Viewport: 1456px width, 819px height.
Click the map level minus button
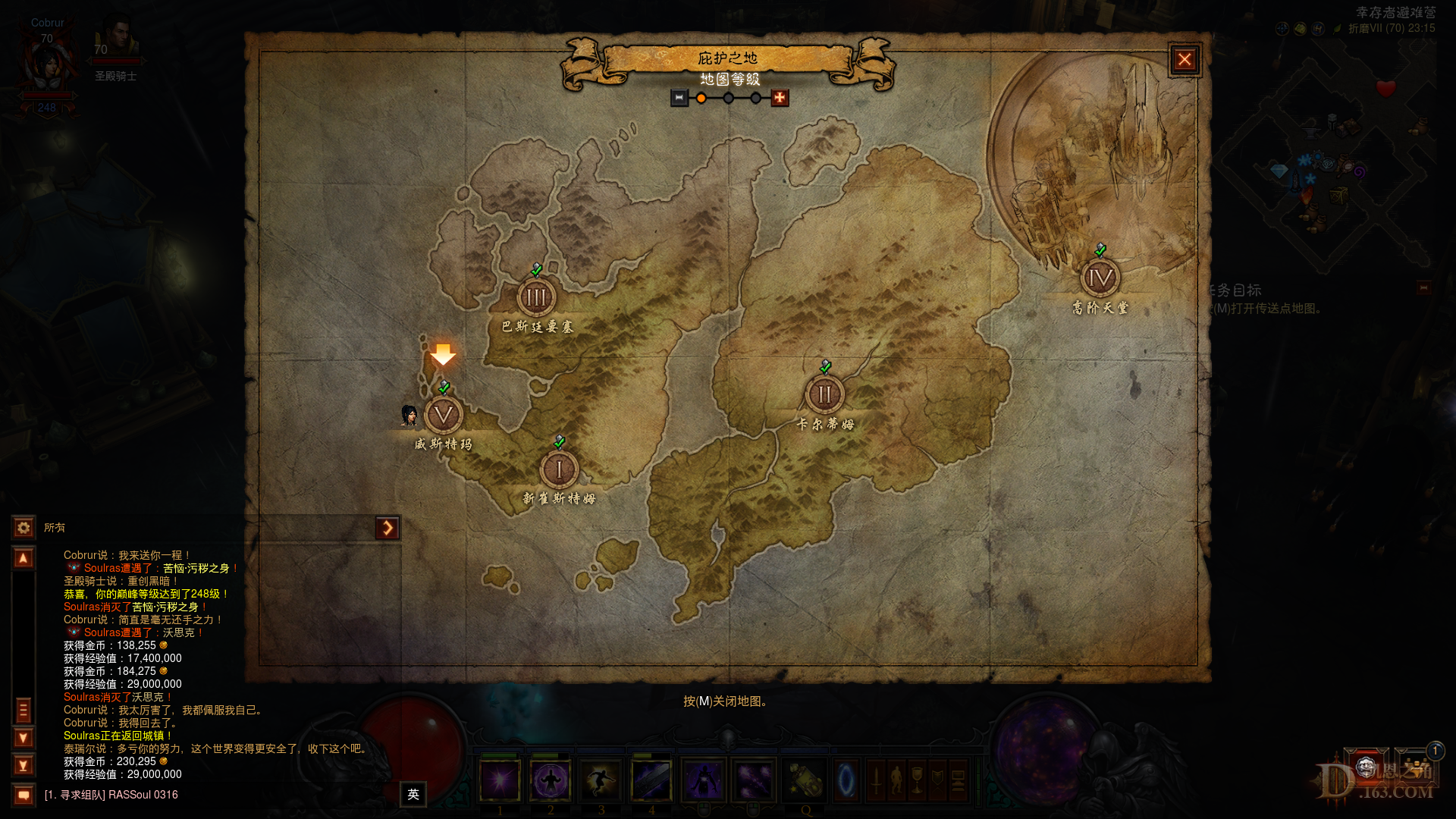point(679,98)
